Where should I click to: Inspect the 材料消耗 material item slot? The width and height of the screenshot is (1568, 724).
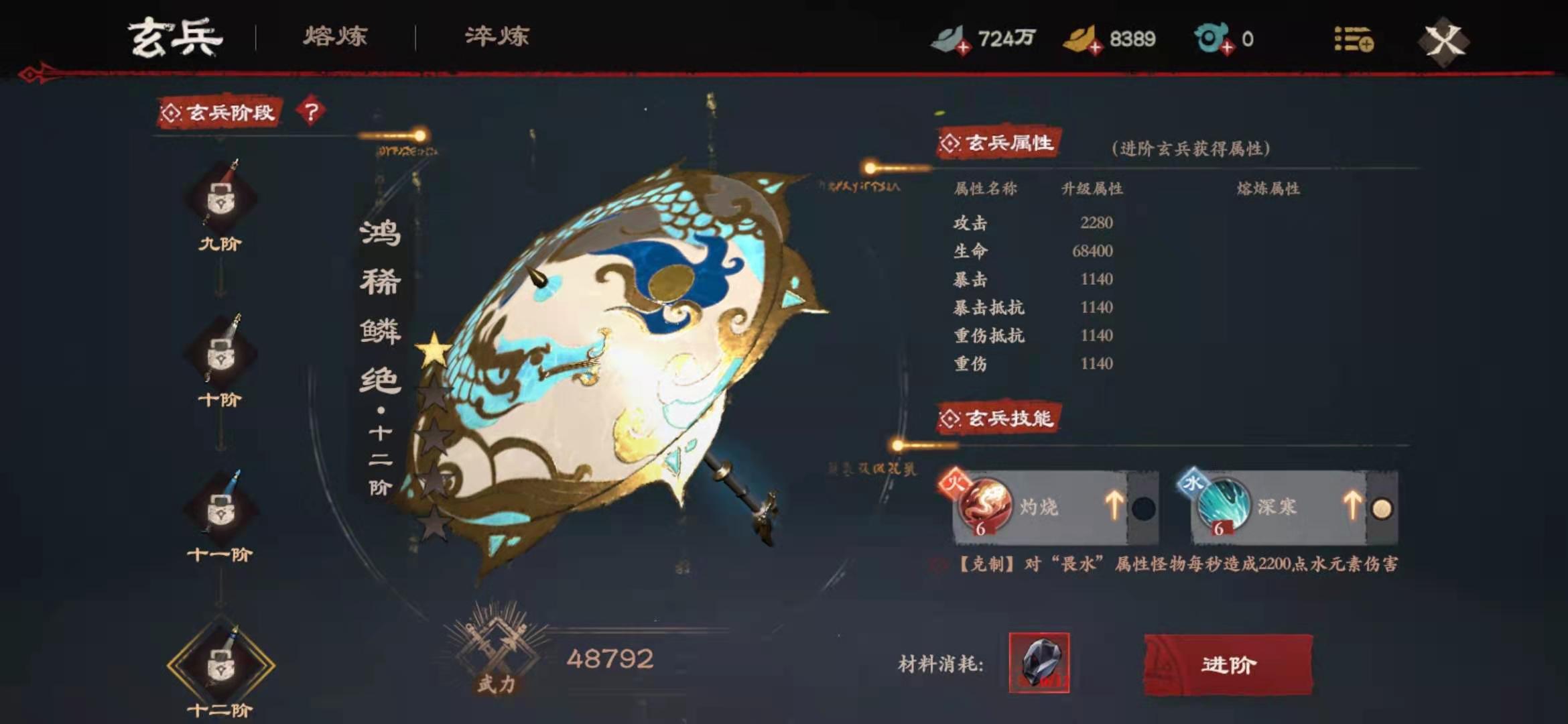pyautogui.click(x=1039, y=662)
